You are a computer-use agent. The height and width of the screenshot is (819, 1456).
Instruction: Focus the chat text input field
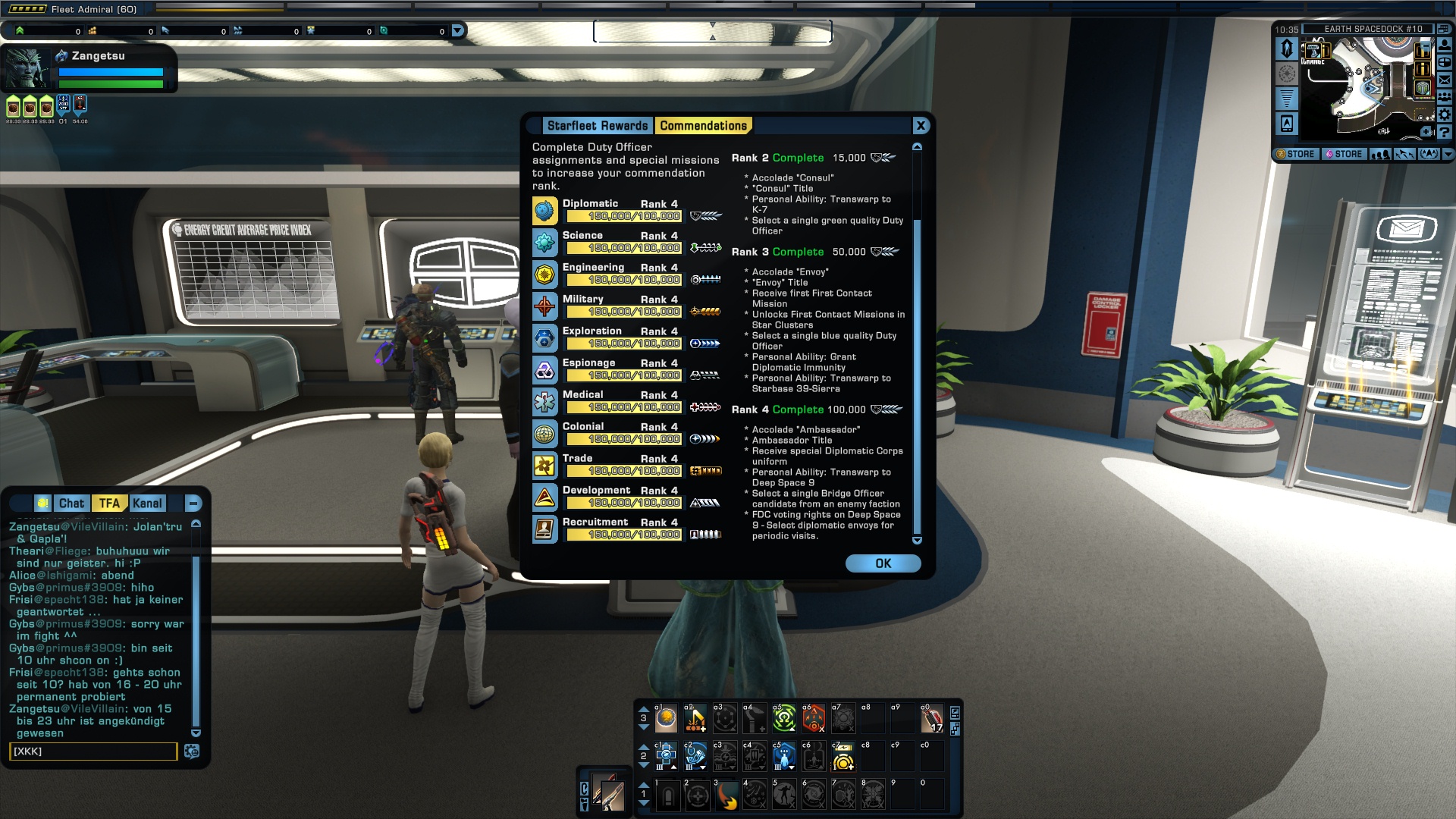93,752
